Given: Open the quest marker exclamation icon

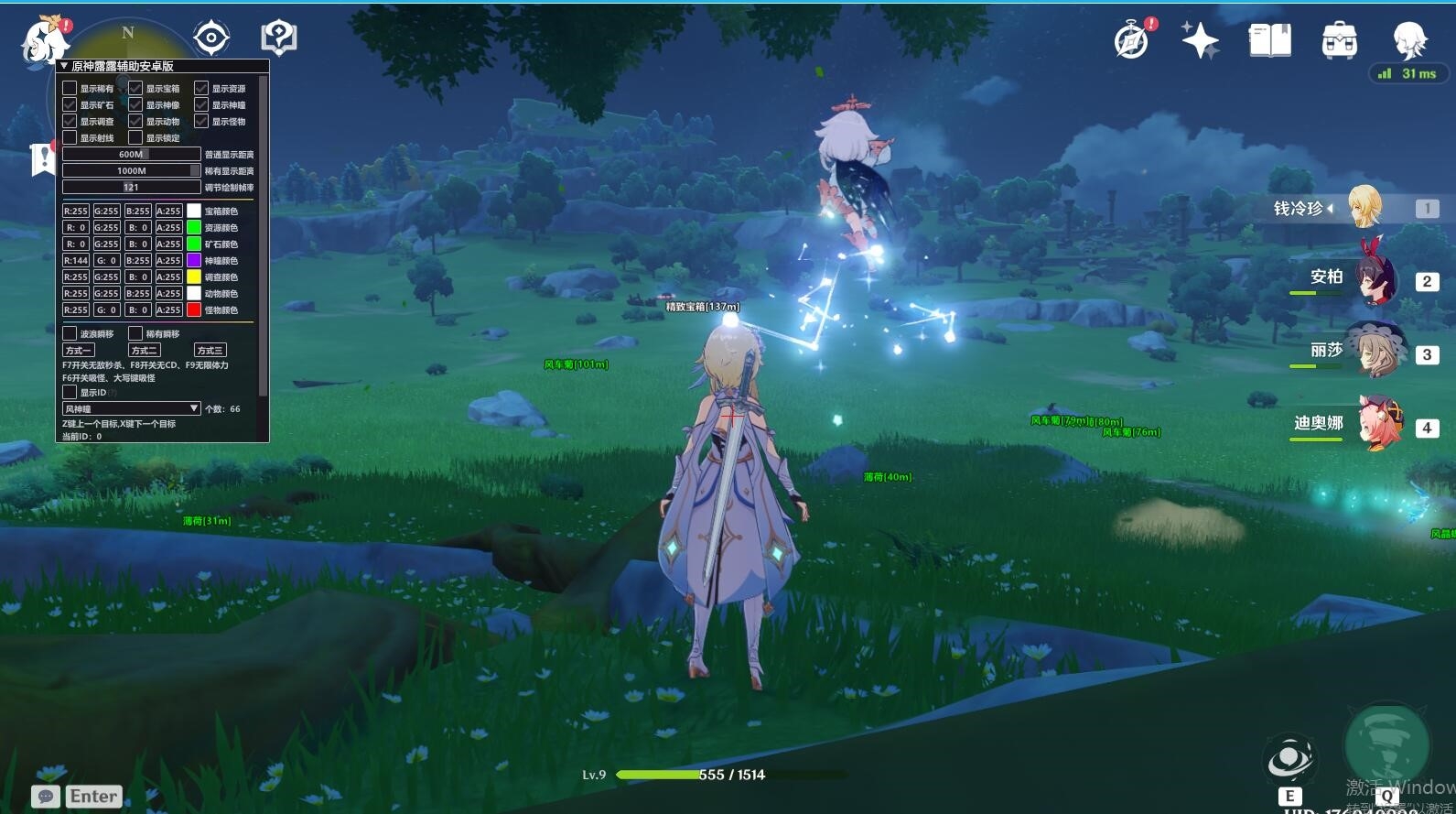Looking at the screenshot, I should (42, 158).
